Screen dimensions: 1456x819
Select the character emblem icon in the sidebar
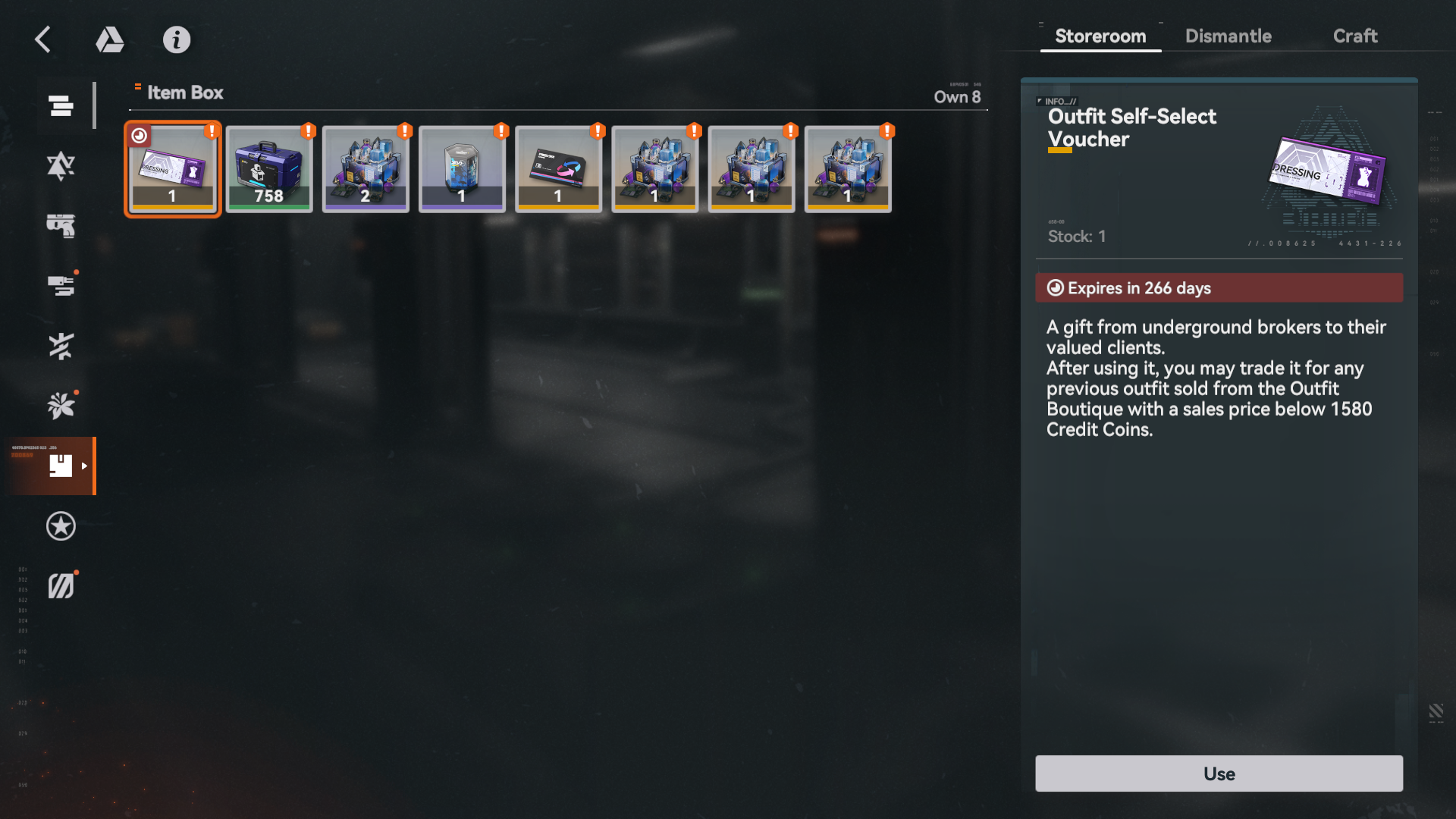pyautogui.click(x=61, y=165)
